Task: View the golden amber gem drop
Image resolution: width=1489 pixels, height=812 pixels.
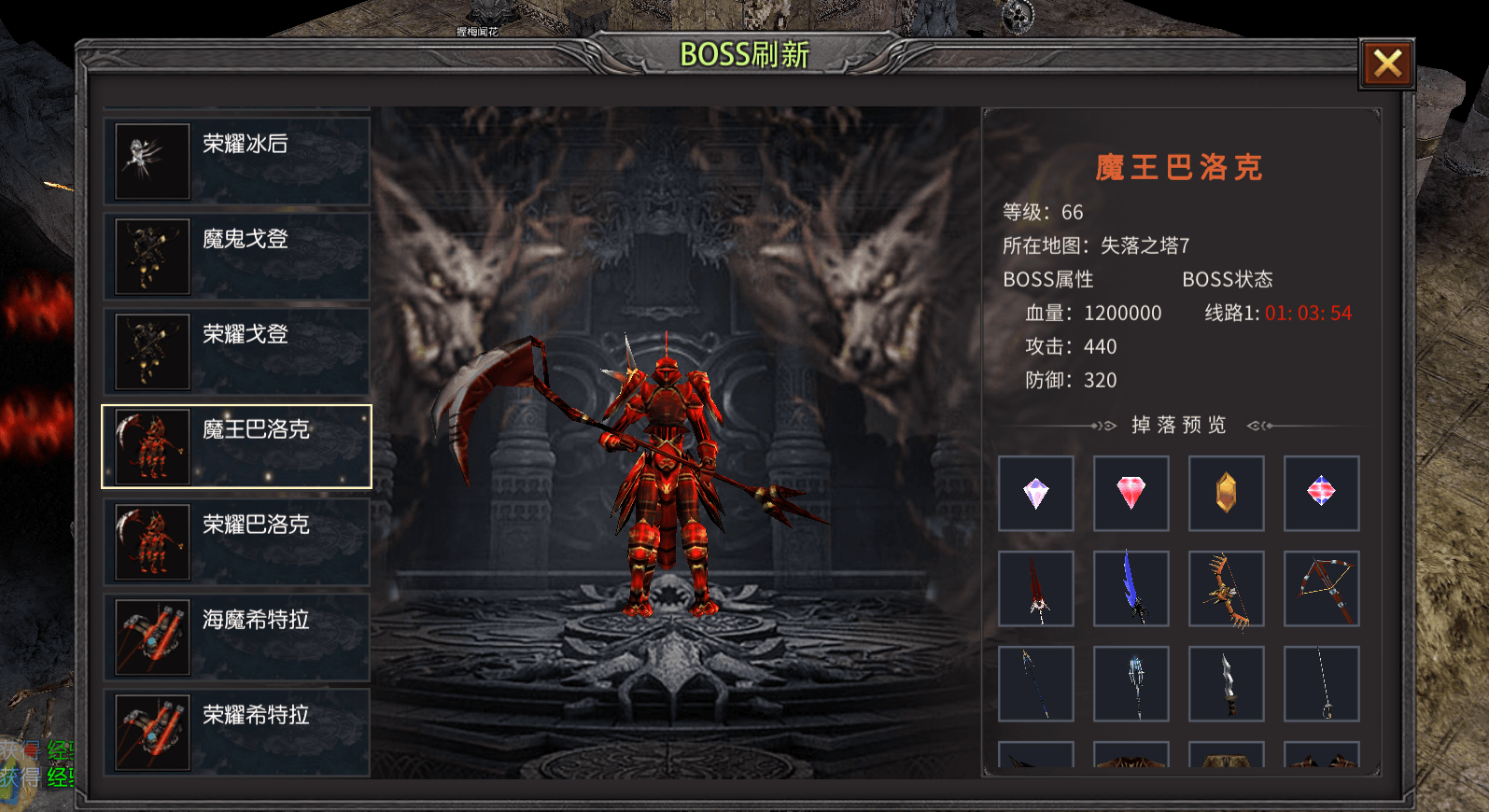Action: pyautogui.click(x=1227, y=494)
